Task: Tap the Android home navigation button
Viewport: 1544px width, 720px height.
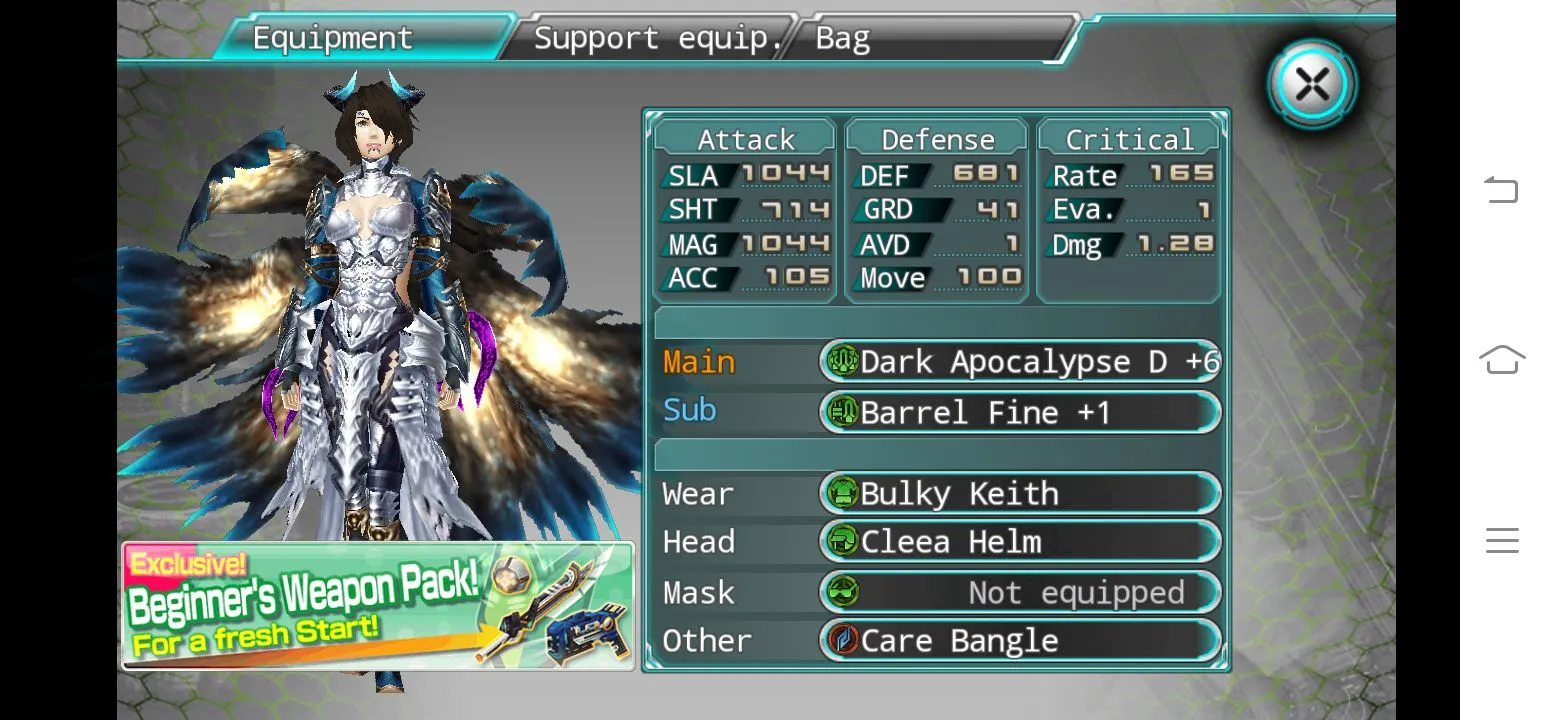Action: click(x=1501, y=359)
